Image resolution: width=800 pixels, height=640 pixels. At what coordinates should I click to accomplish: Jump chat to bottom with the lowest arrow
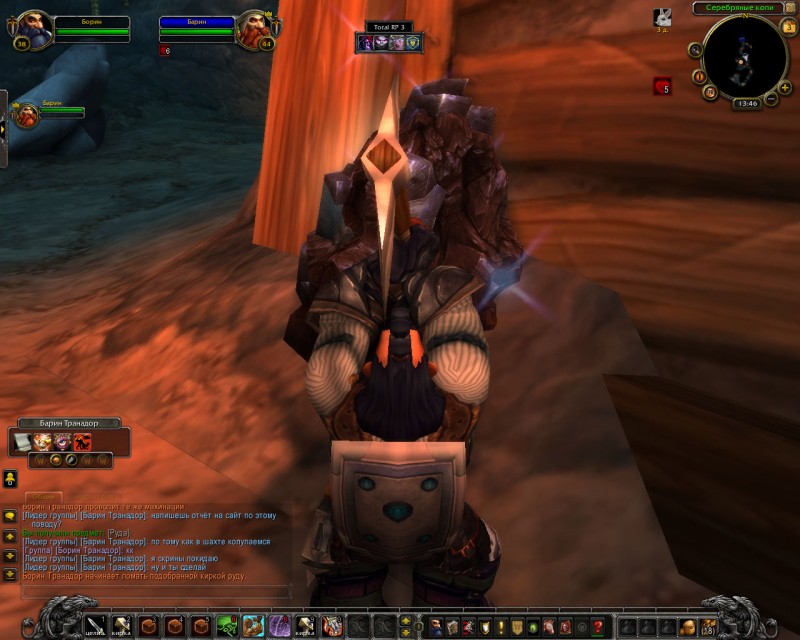coord(9,574)
